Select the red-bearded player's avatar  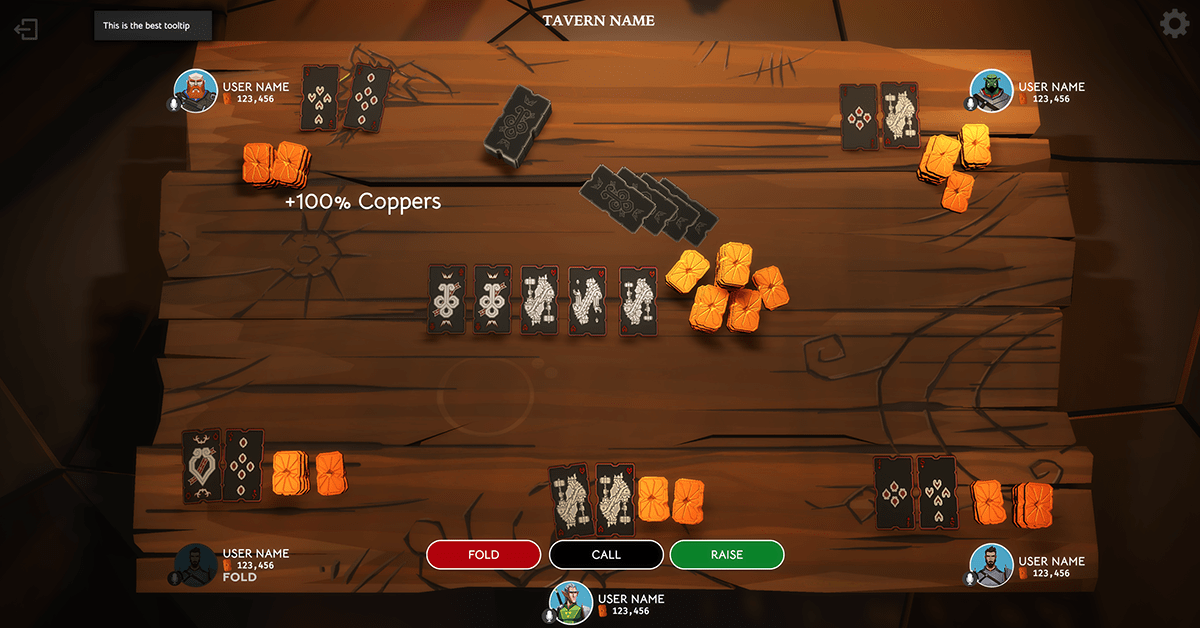point(196,90)
